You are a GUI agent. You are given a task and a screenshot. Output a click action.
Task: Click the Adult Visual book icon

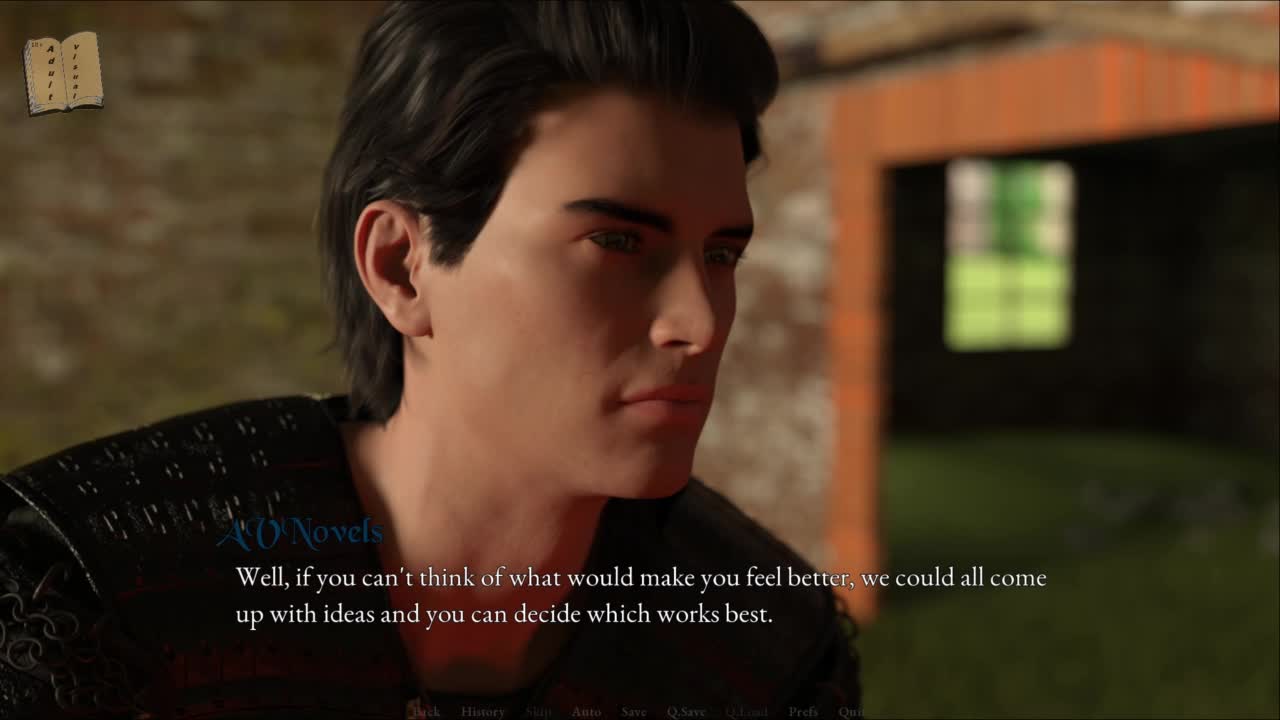point(63,72)
